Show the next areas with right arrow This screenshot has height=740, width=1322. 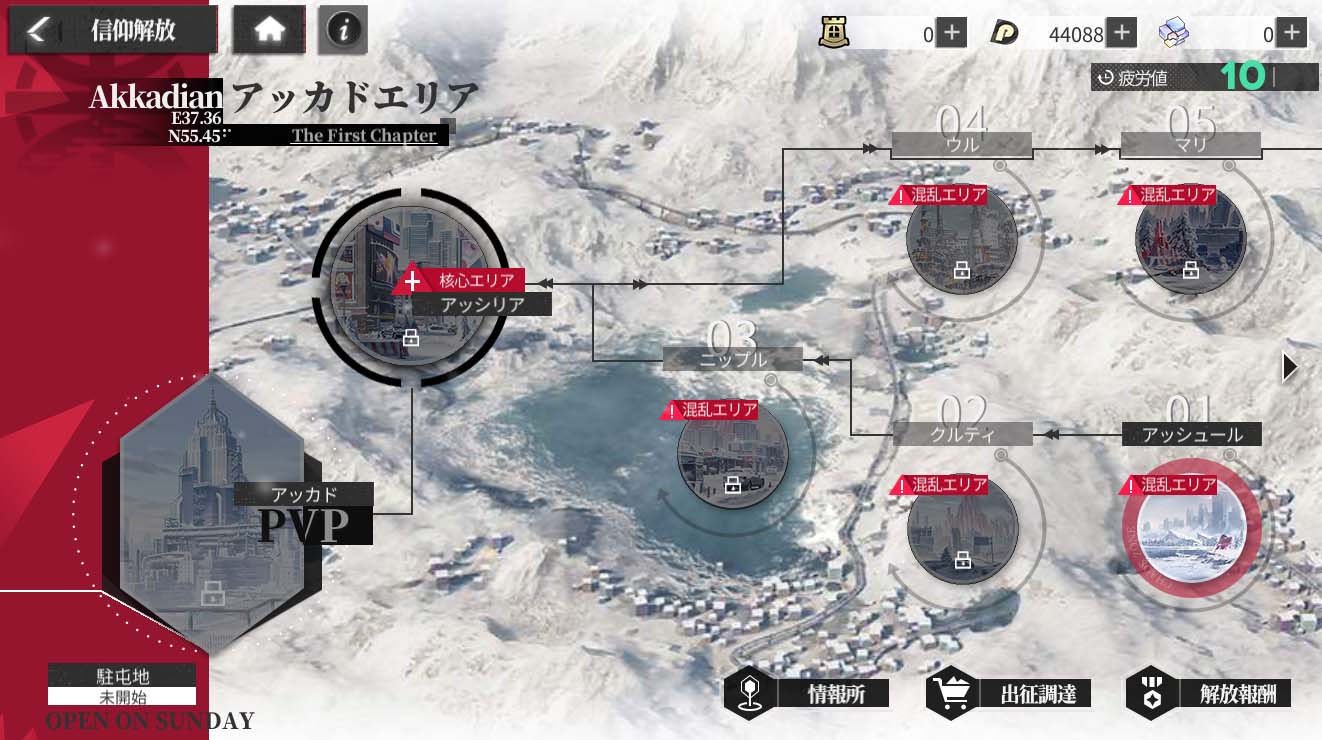point(1290,368)
